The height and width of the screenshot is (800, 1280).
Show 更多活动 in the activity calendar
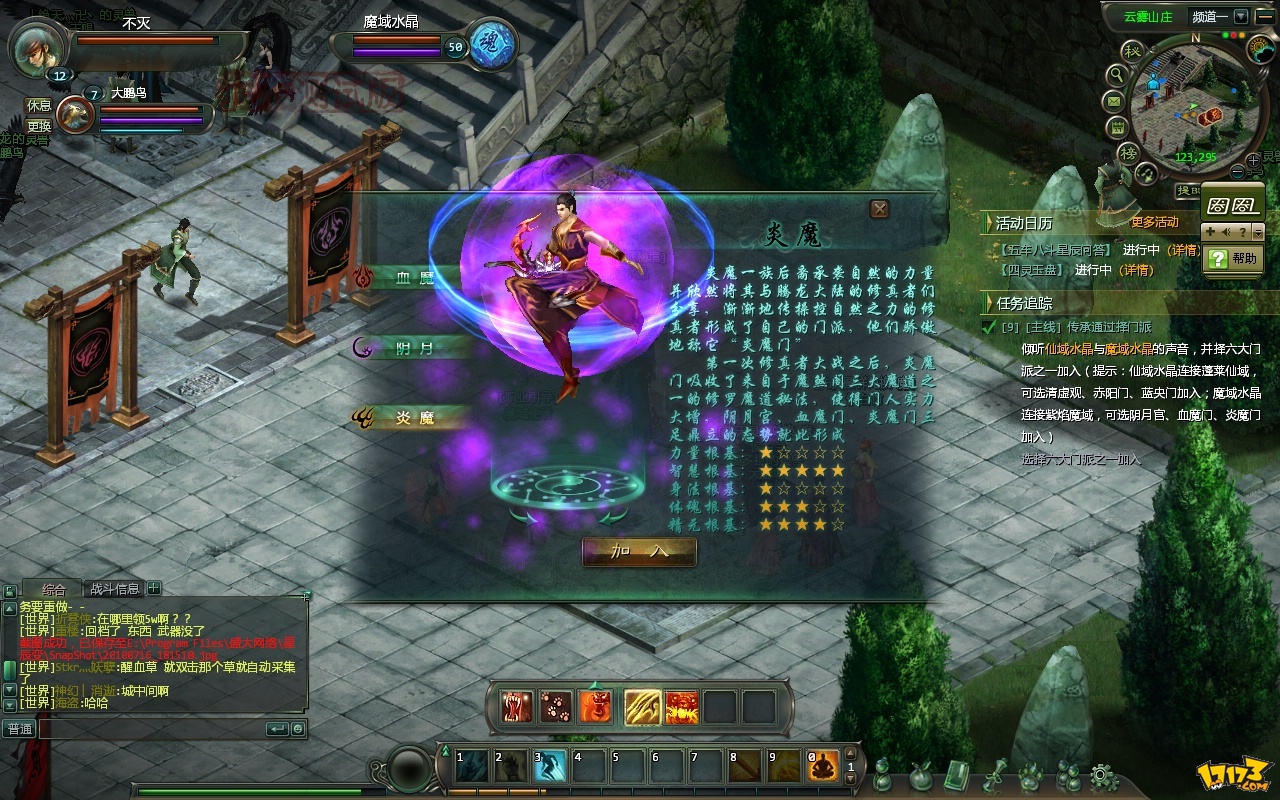click(1154, 222)
